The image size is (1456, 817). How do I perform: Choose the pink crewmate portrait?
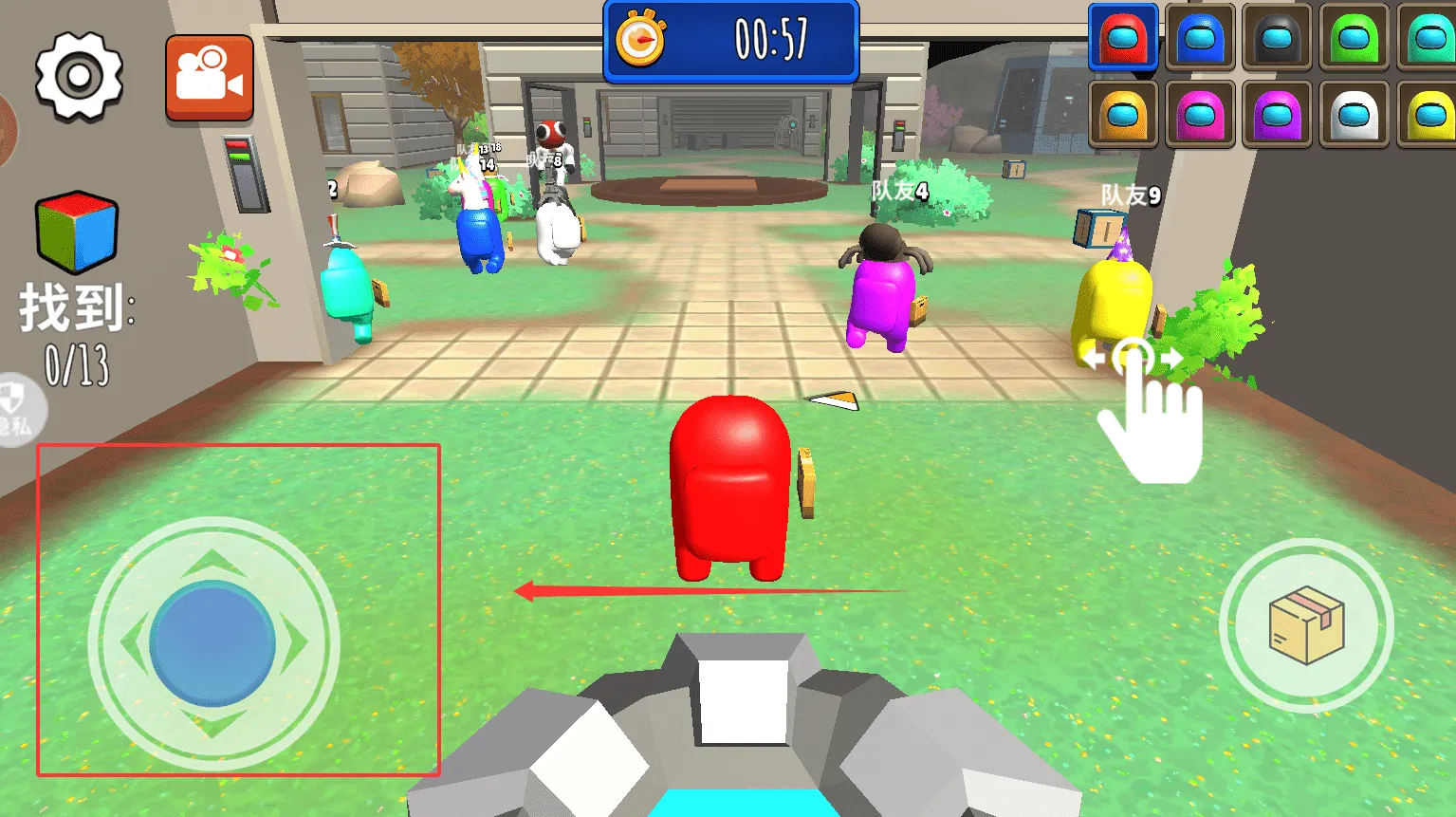click(x=1200, y=114)
